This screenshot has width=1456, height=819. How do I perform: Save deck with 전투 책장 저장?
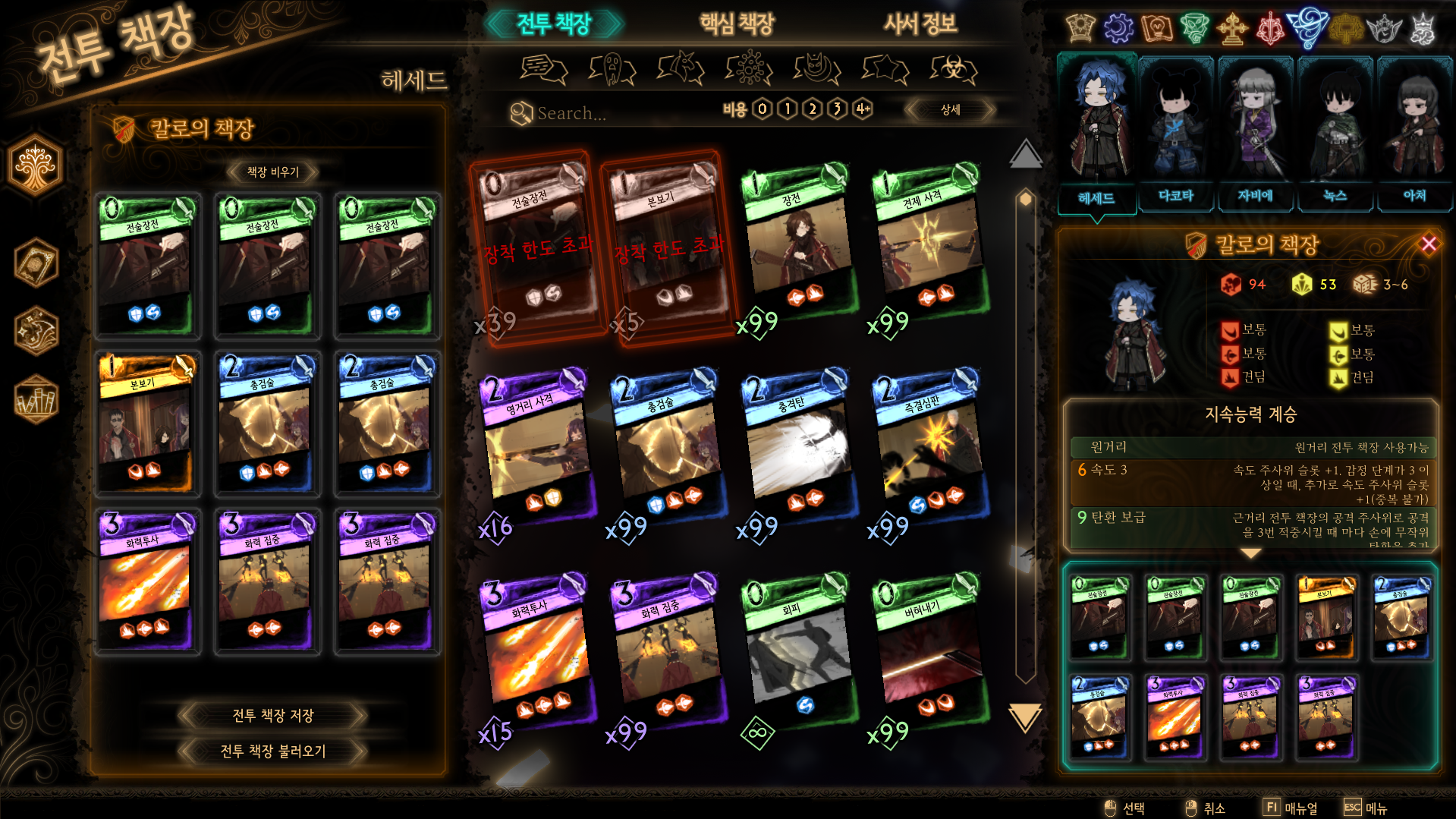point(272,715)
